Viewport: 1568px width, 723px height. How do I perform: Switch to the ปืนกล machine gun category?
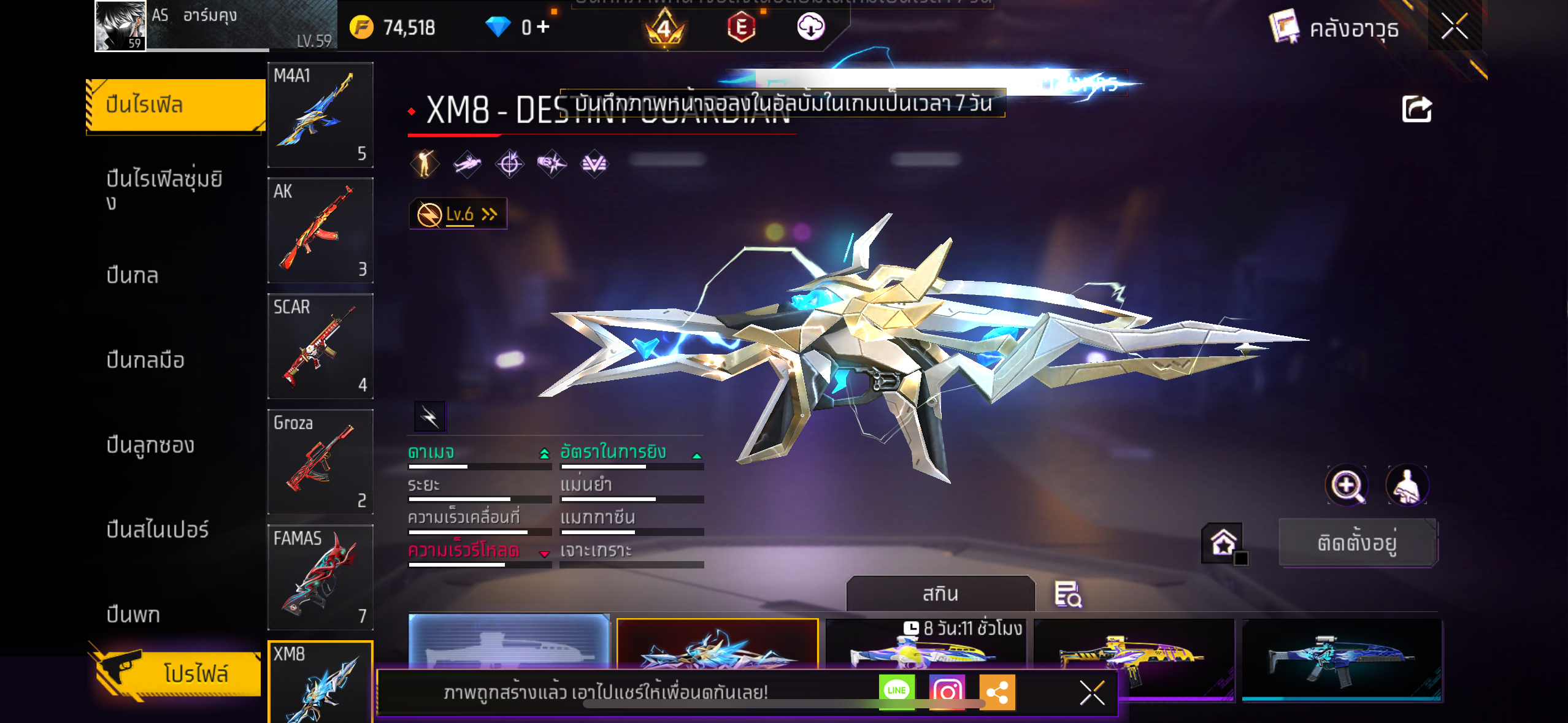tap(133, 275)
